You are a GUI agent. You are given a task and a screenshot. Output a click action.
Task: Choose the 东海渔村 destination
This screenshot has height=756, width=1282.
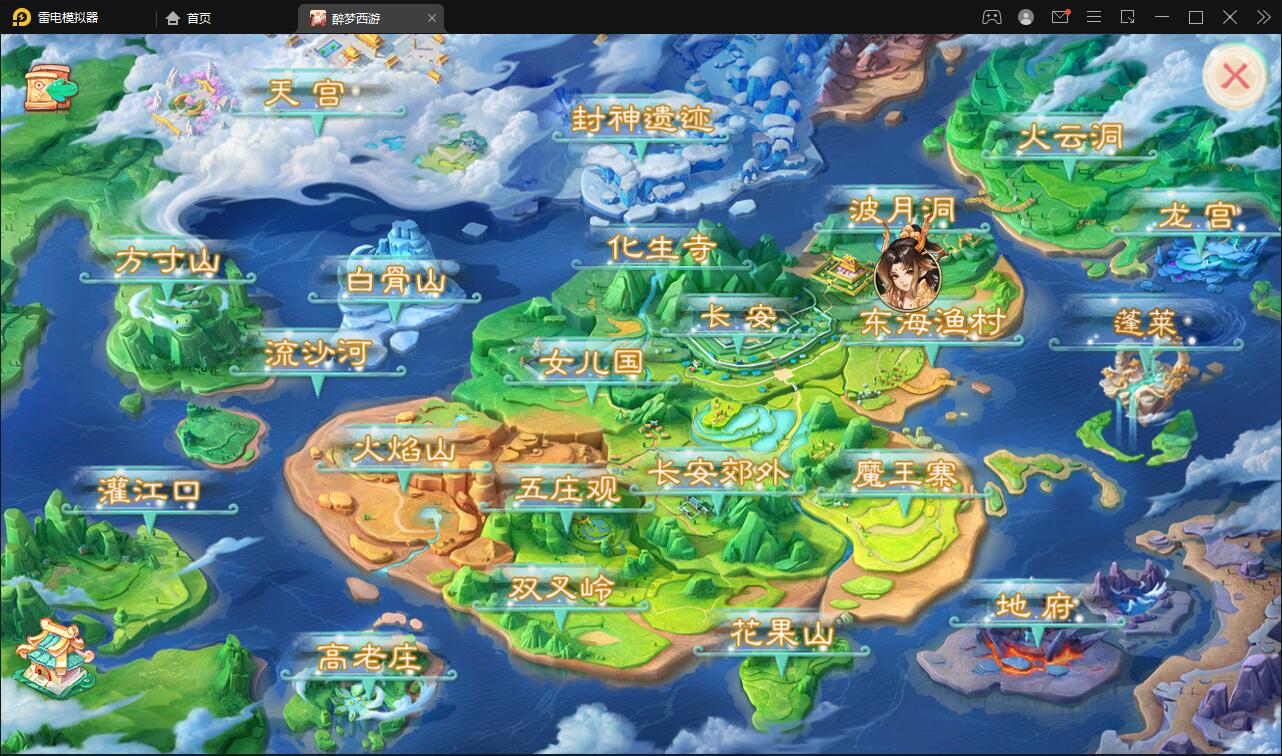coord(931,322)
